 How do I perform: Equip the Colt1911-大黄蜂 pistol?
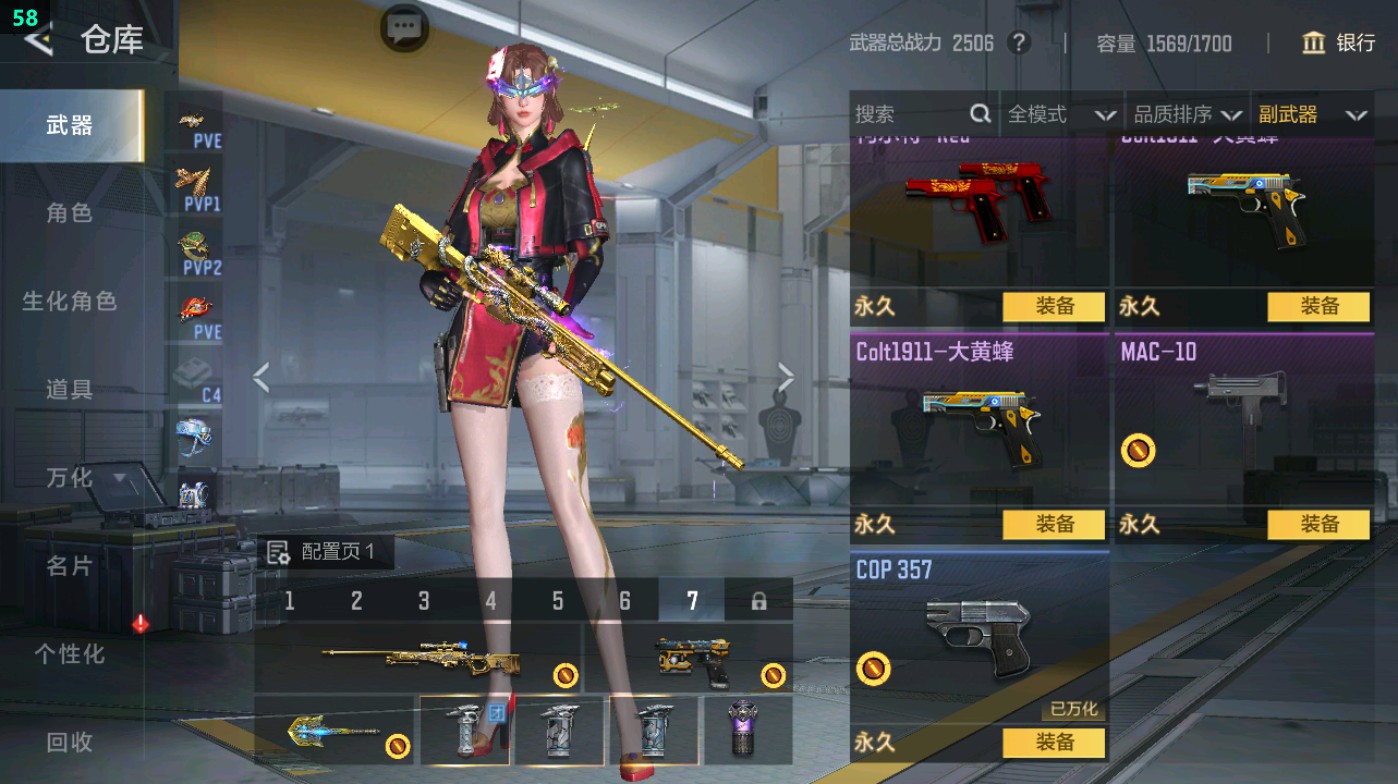click(x=1052, y=524)
